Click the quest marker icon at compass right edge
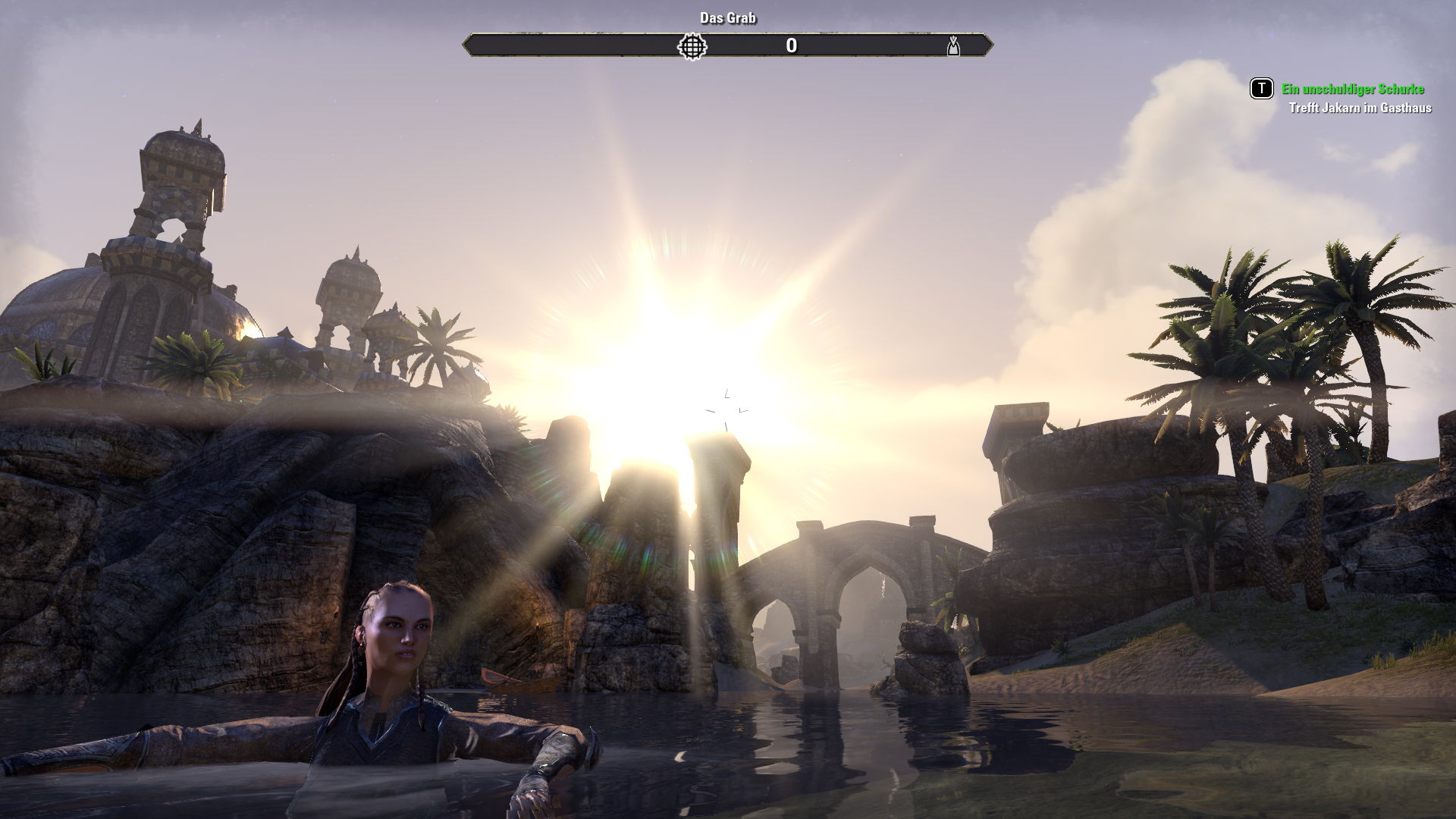This screenshot has height=819, width=1456. point(953,46)
